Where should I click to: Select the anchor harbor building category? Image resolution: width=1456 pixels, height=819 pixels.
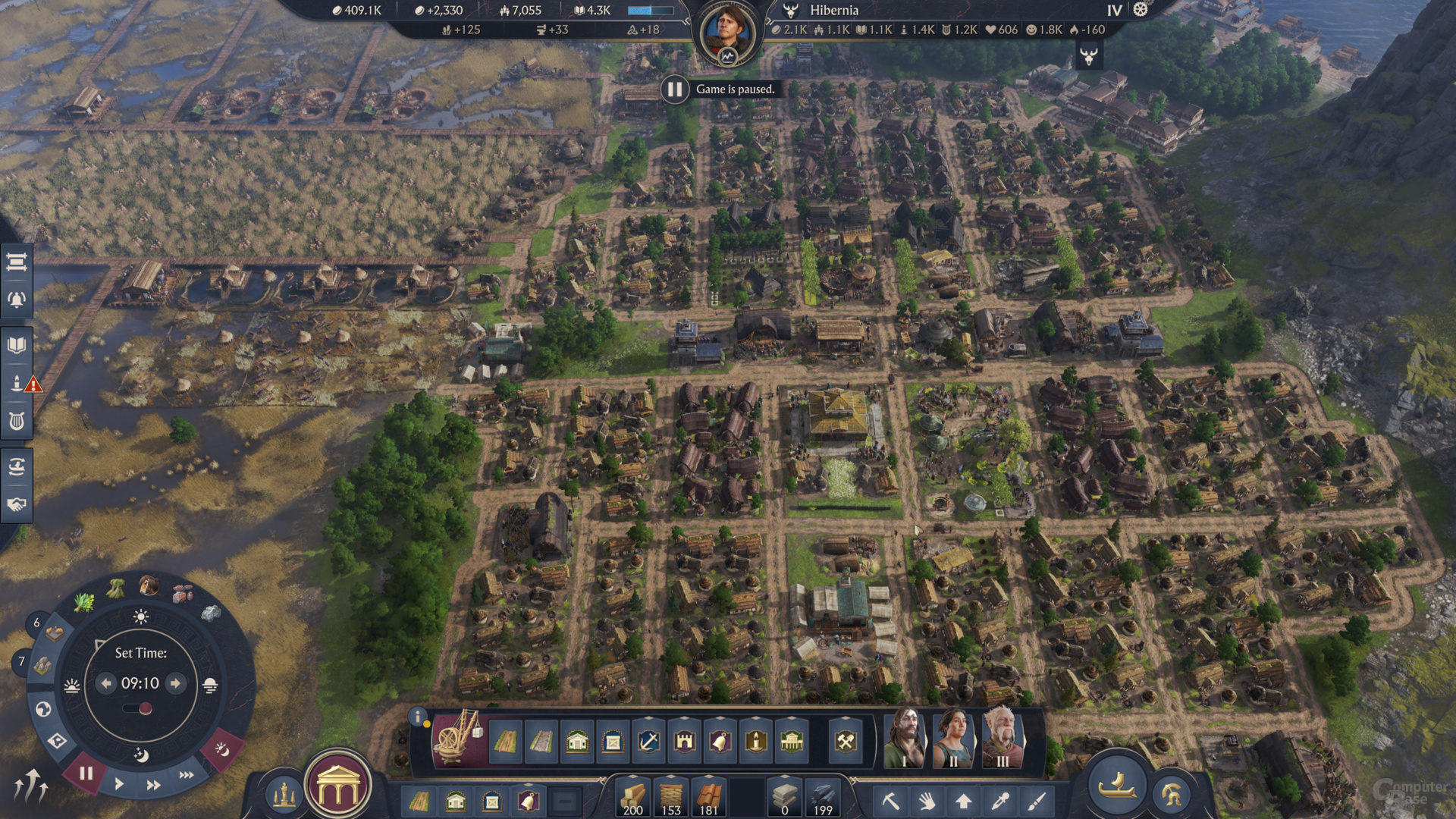pyautogui.click(x=648, y=741)
